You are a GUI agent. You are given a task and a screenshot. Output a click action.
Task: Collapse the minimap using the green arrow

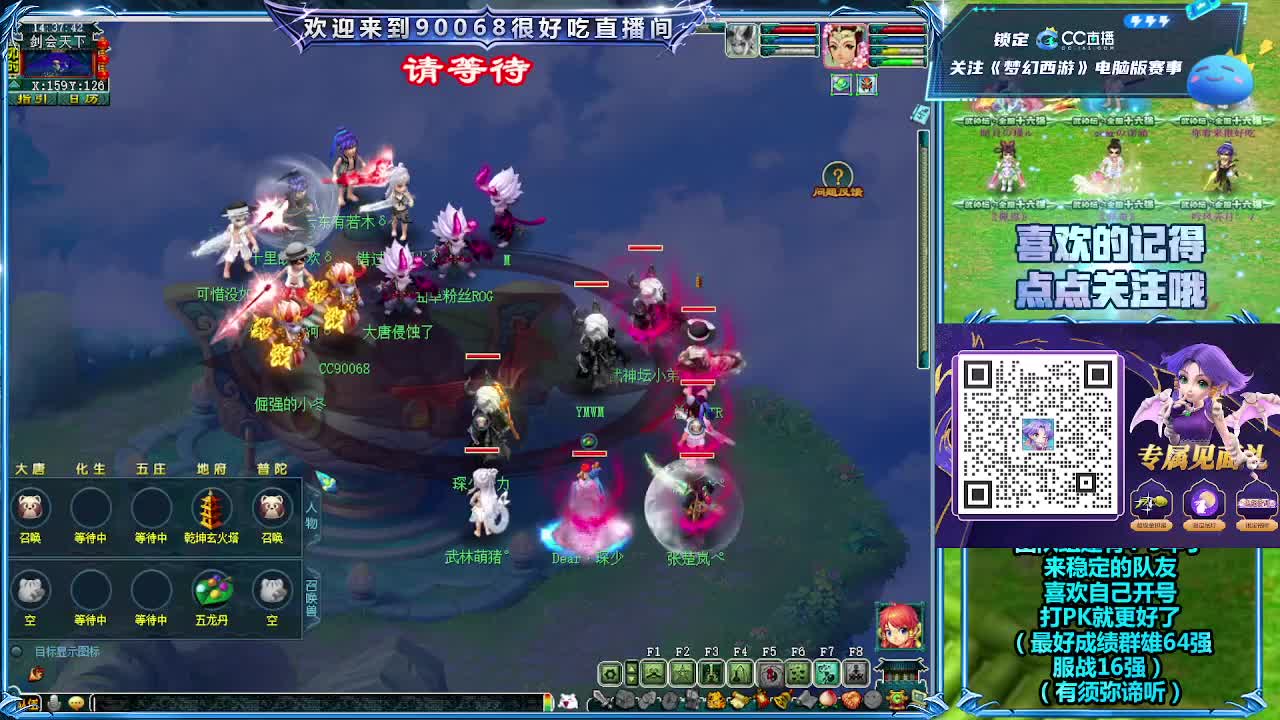tap(13, 84)
